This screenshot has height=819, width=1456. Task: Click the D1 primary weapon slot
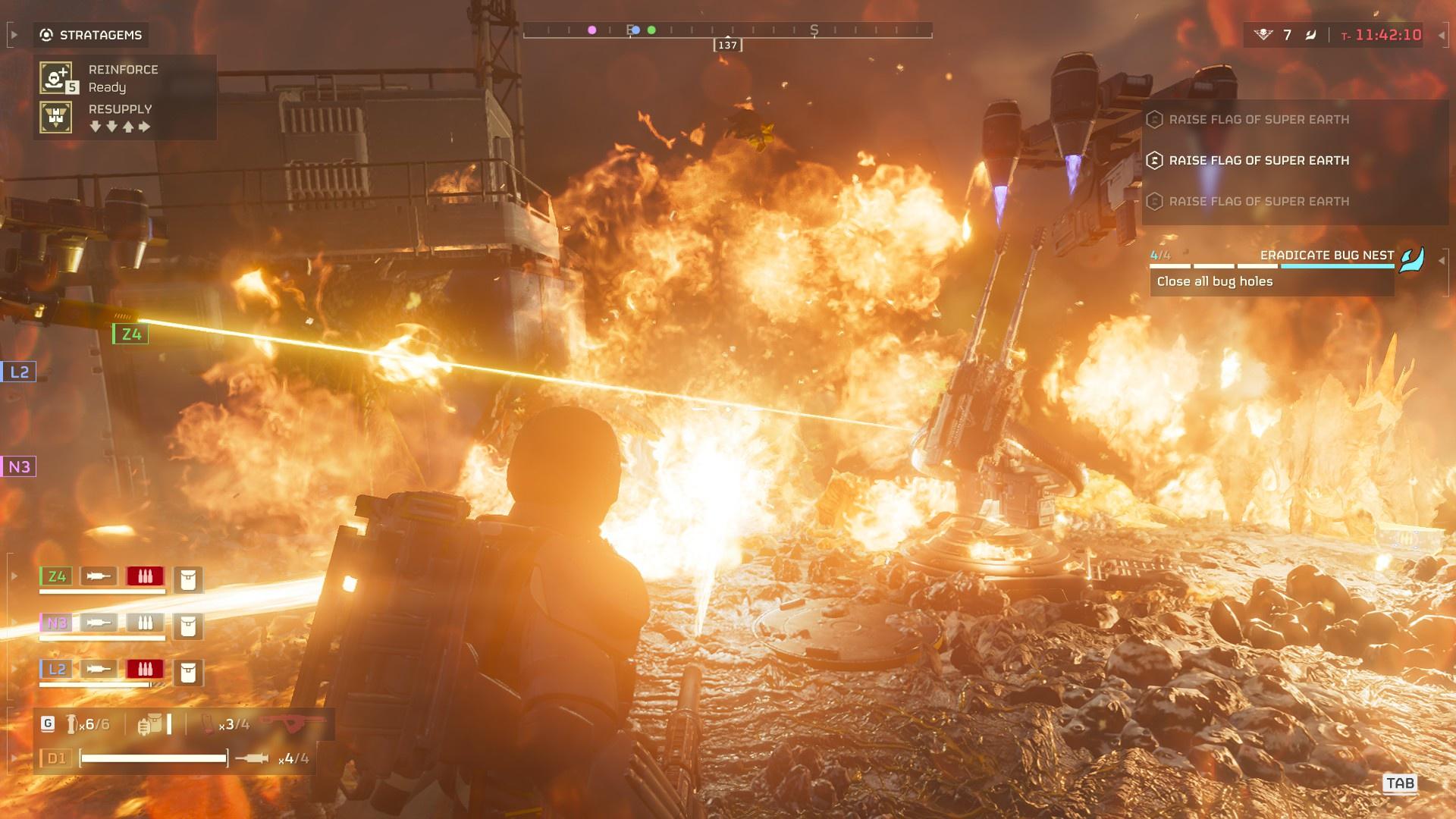[57, 758]
